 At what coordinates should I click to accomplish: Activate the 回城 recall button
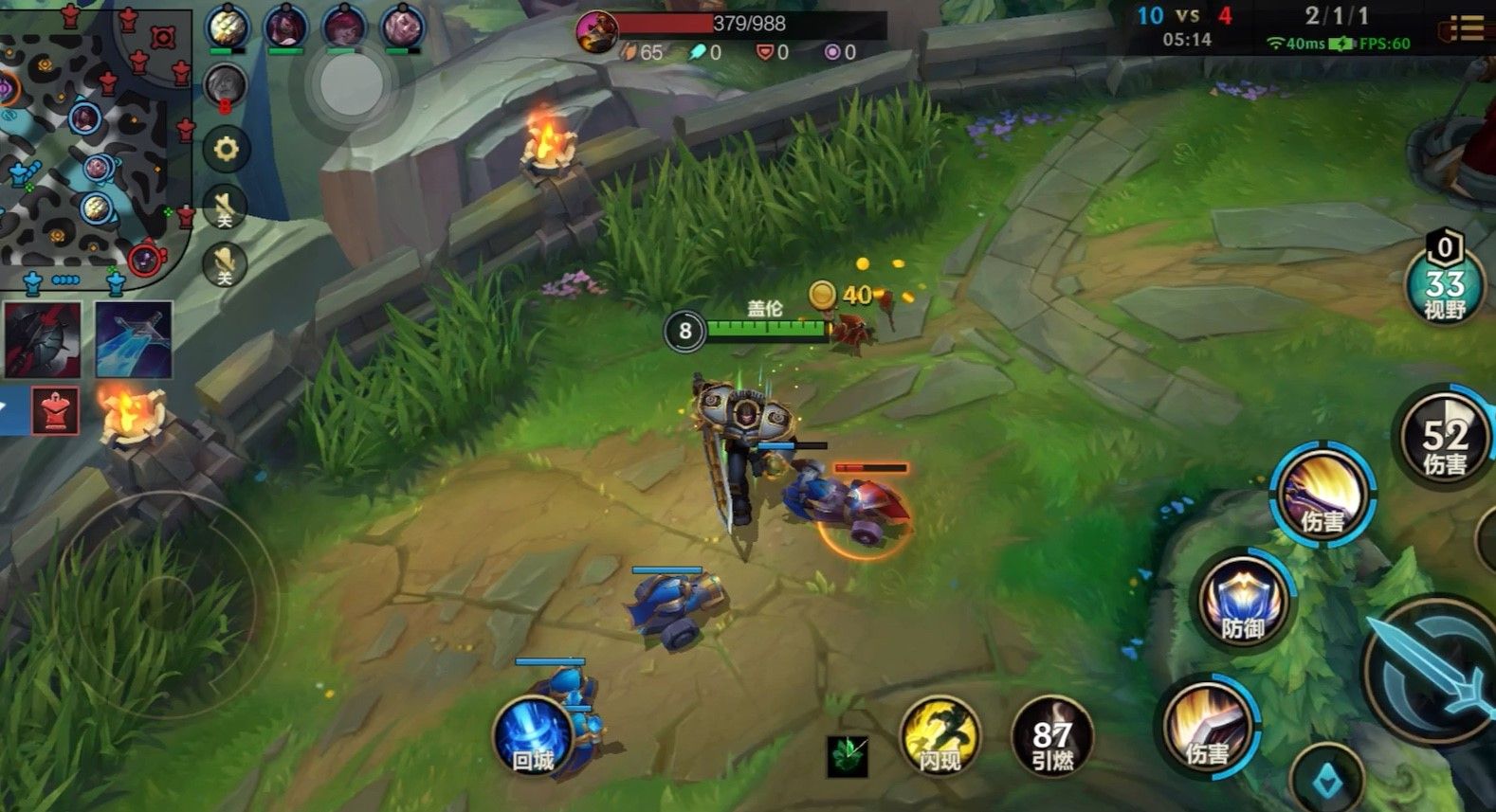click(x=533, y=736)
